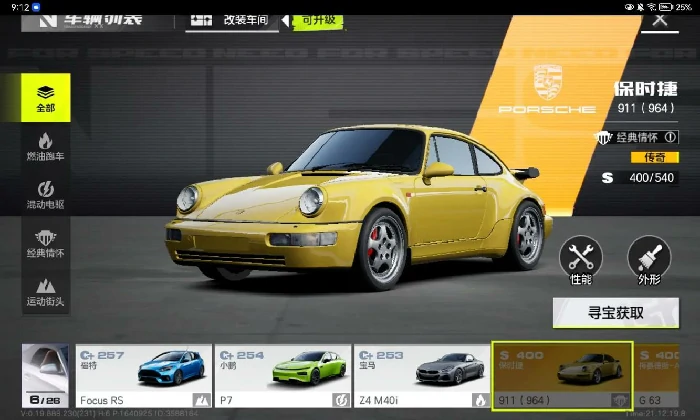The height and width of the screenshot is (420, 700).
Task: Select the green 小鹏 P7 car card
Action: pyautogui.click(x=282, y=376)
